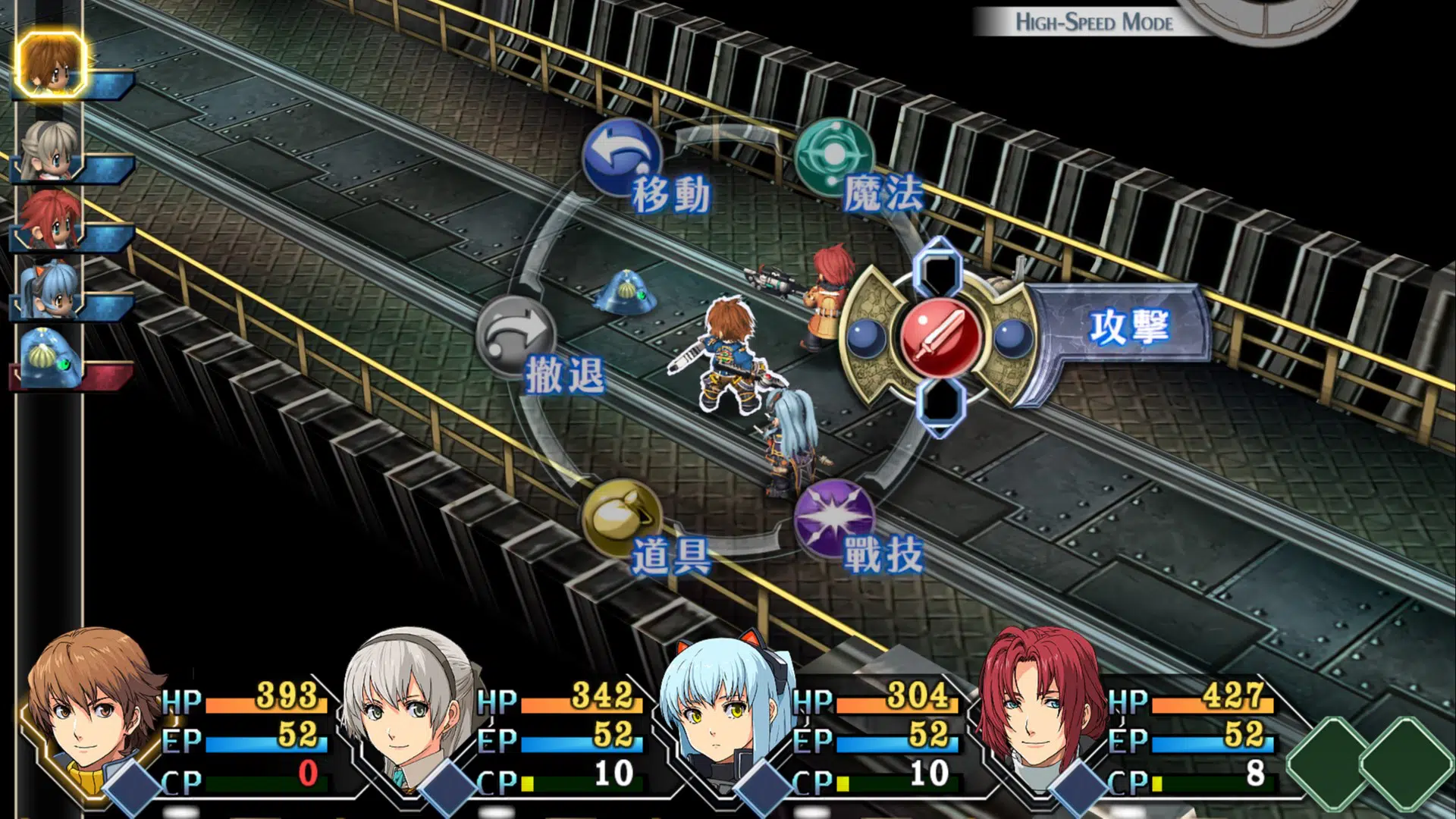Select the red-haired man's status portrait
The image size is (1456, 819).
tap(1037, 713)
